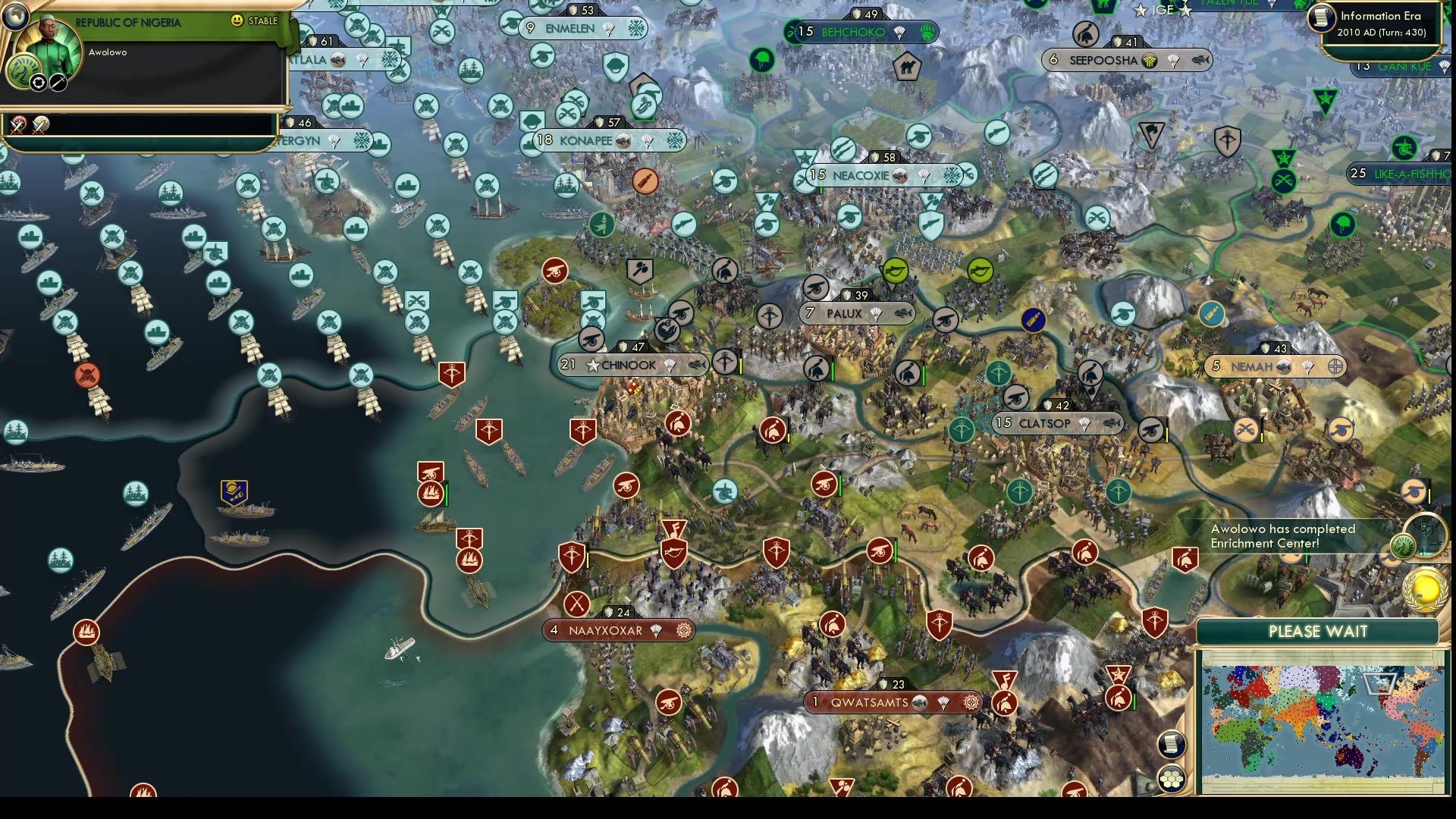The image size is (1456, 819).
Task: Select Nigeria's green horse civilization emblem
Action: coord(24,73)
